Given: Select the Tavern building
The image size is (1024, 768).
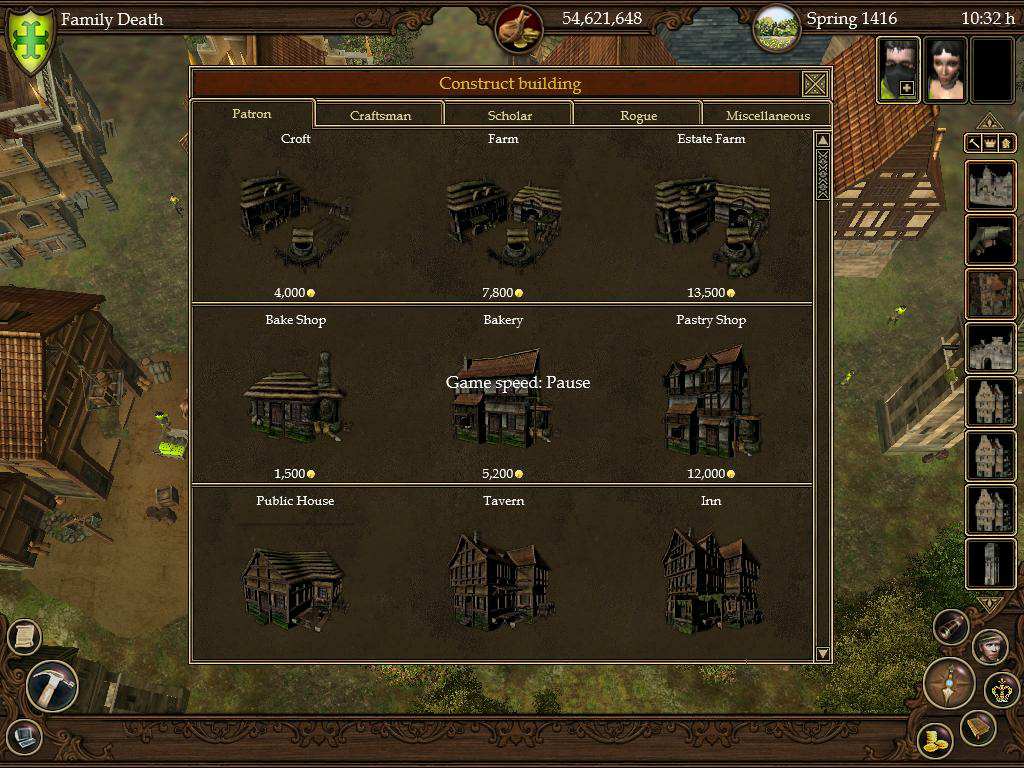Looking at the screenshot, I should pyautogui.click(x=503, y=580).
